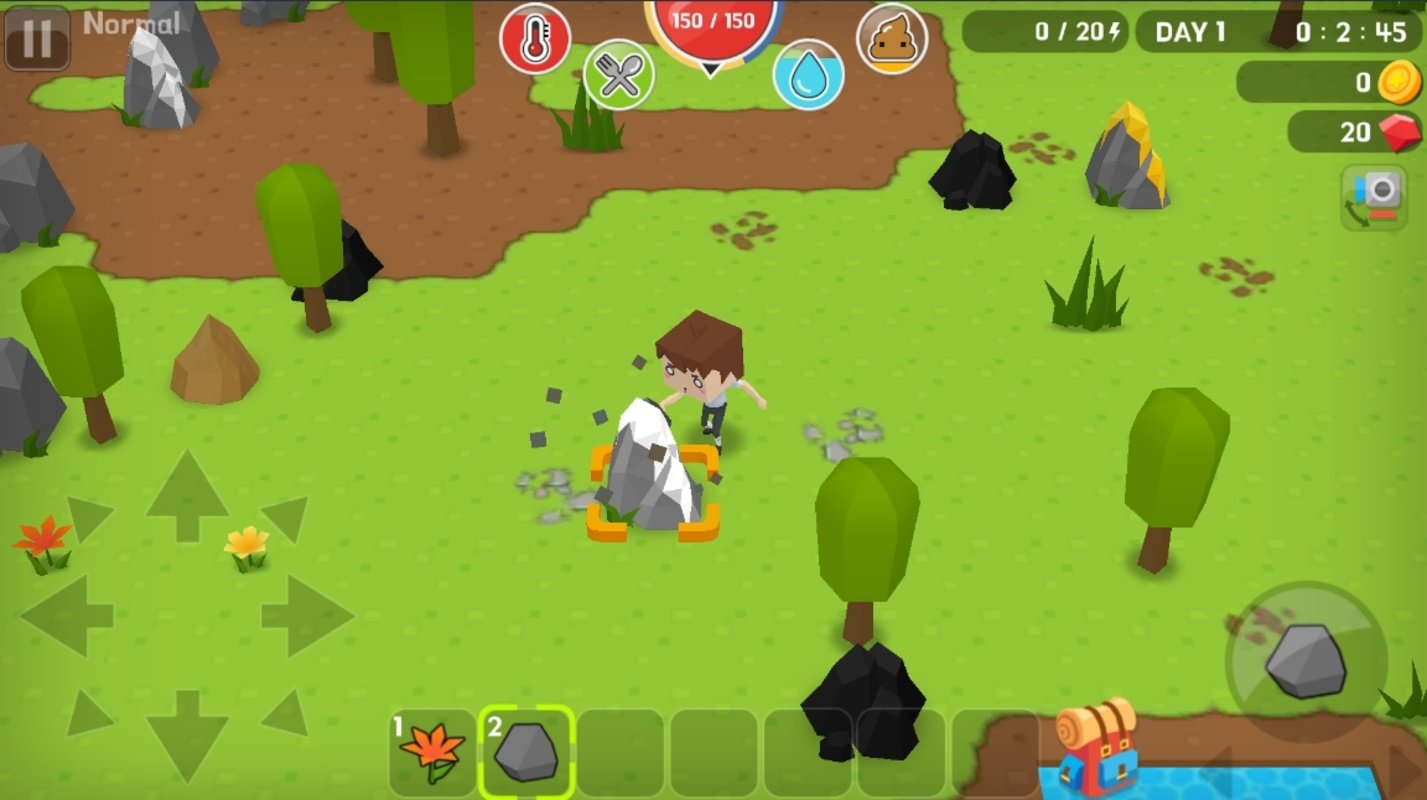
Task: Move down with the D-pad arrow
Action: 187,735
